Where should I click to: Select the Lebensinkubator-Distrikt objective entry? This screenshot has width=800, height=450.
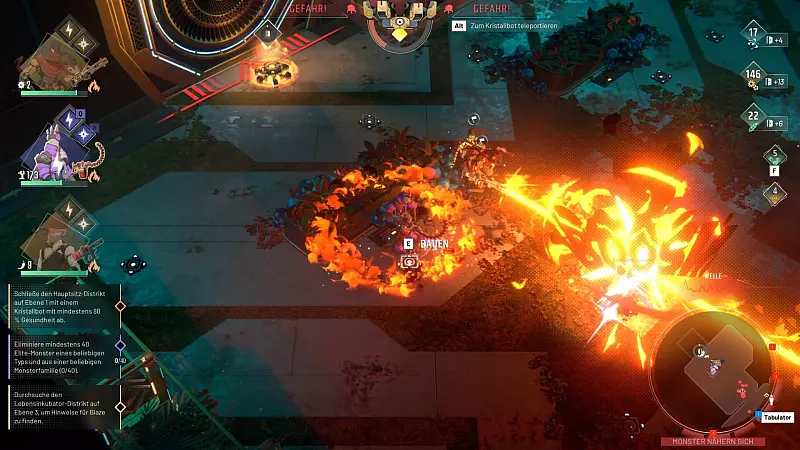pyautogui.click(x=62, y=407)
